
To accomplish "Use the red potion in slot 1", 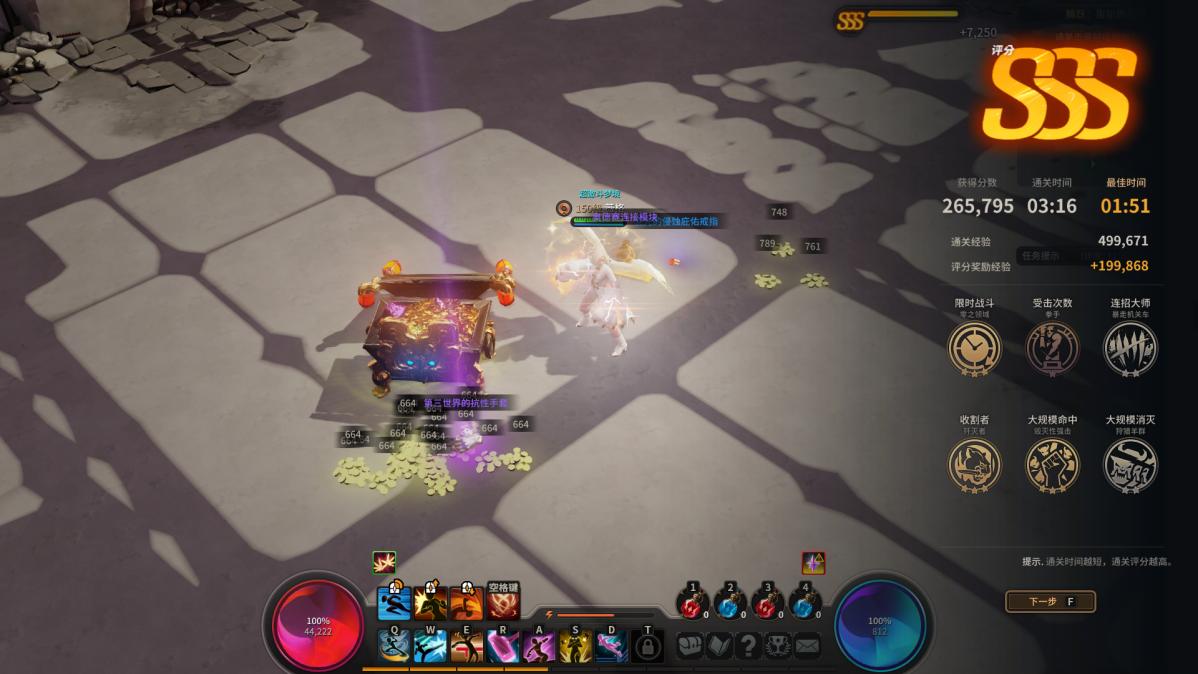I will (x=692, y=604).
